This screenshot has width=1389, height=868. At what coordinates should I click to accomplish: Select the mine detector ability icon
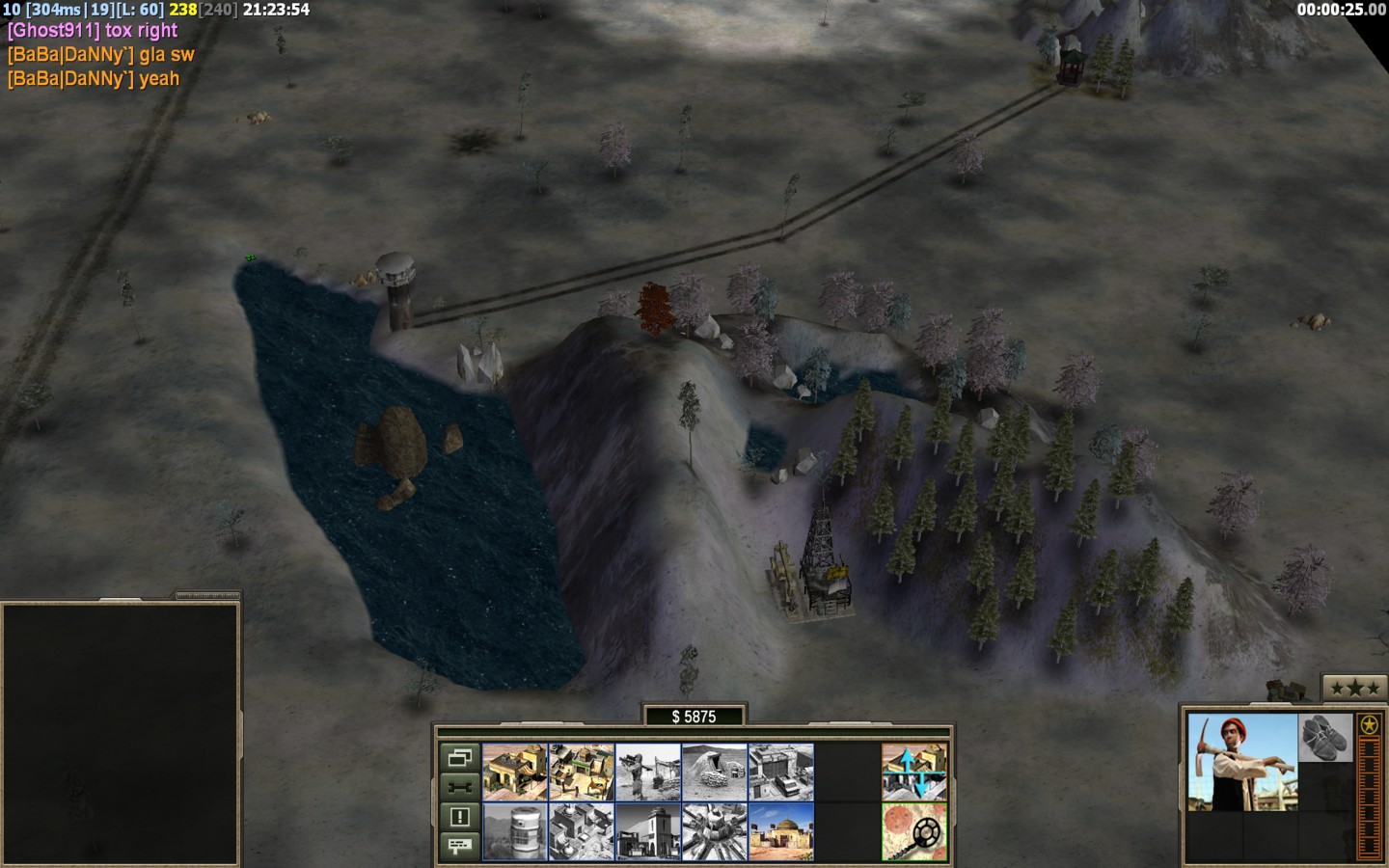click(x=913, y=831)
